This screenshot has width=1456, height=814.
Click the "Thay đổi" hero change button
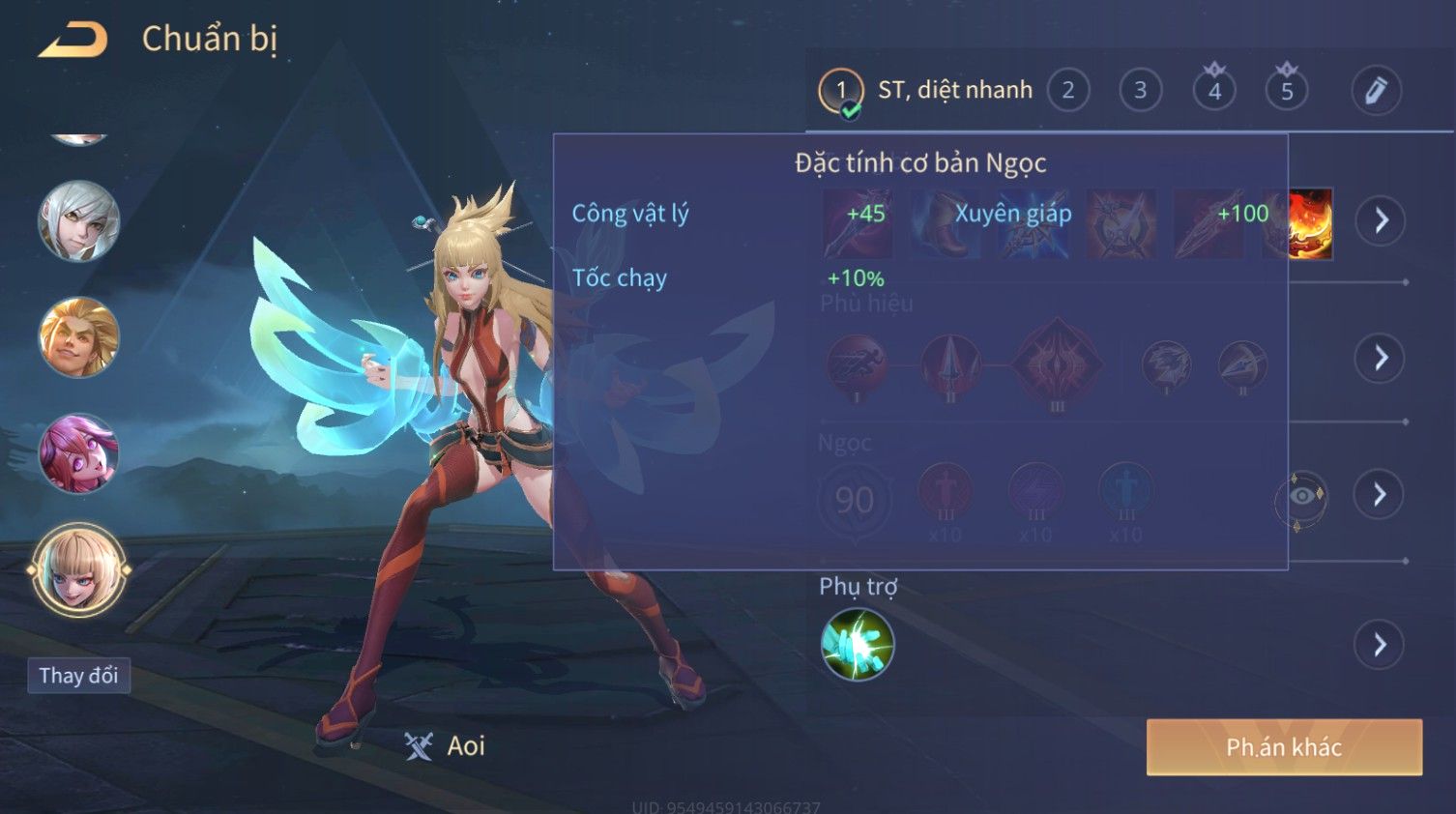pos(78,676)
